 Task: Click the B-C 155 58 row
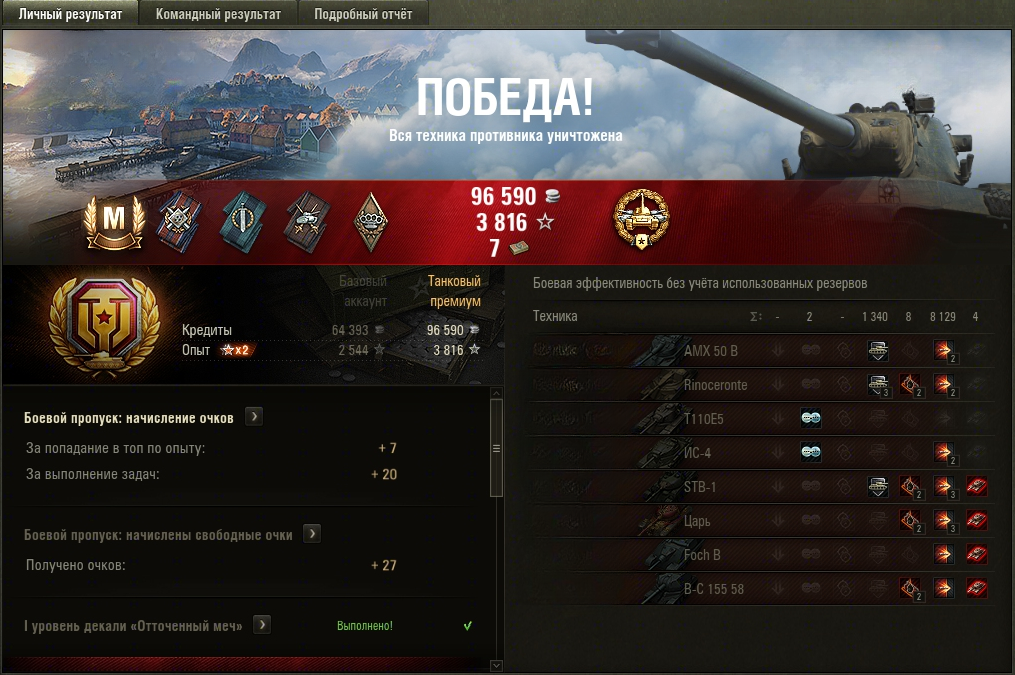[713, 589]
